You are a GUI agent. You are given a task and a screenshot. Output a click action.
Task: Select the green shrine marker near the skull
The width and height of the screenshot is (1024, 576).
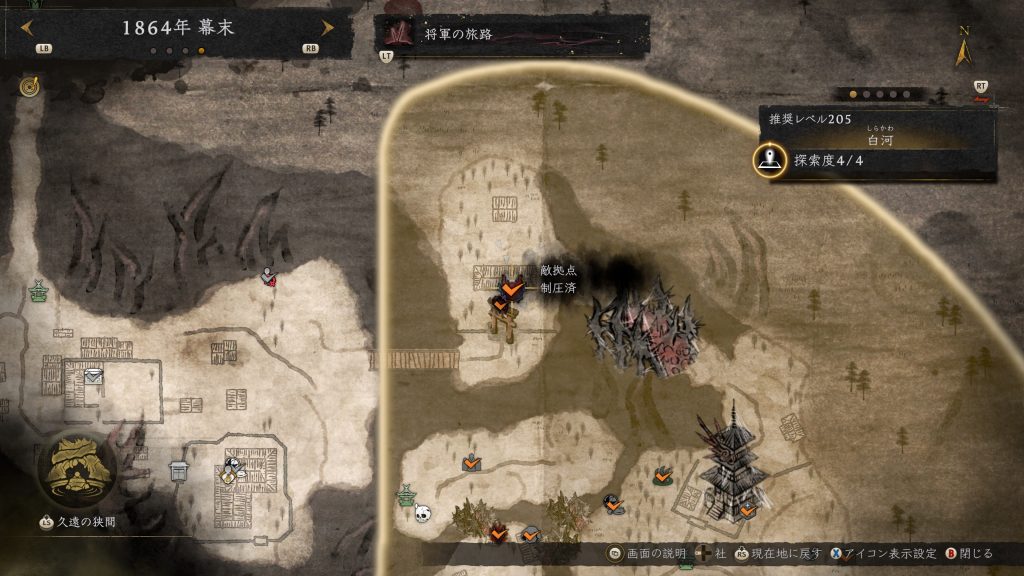click(x=406, y=494)
